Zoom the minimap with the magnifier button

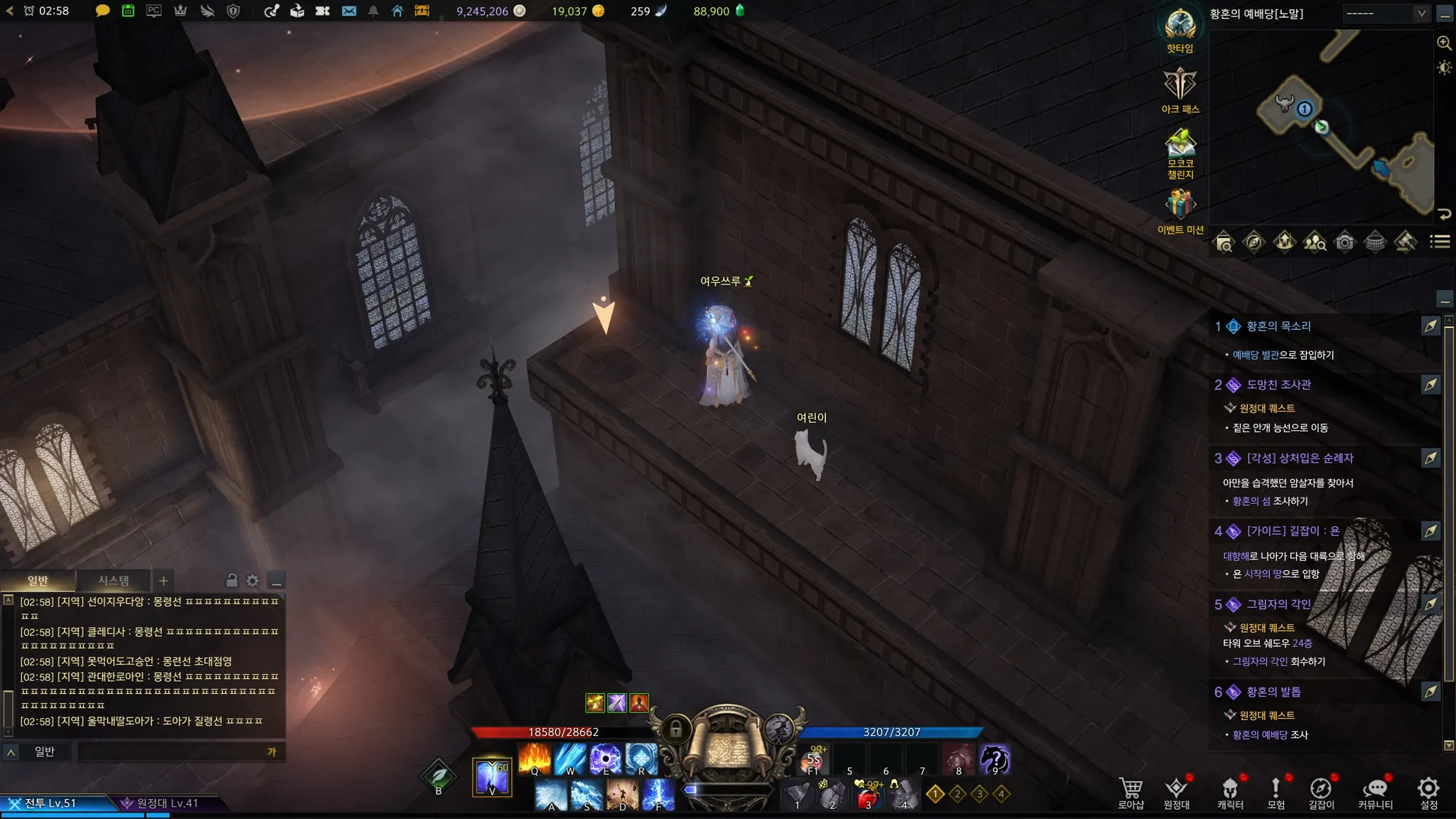pos(1444,43)
